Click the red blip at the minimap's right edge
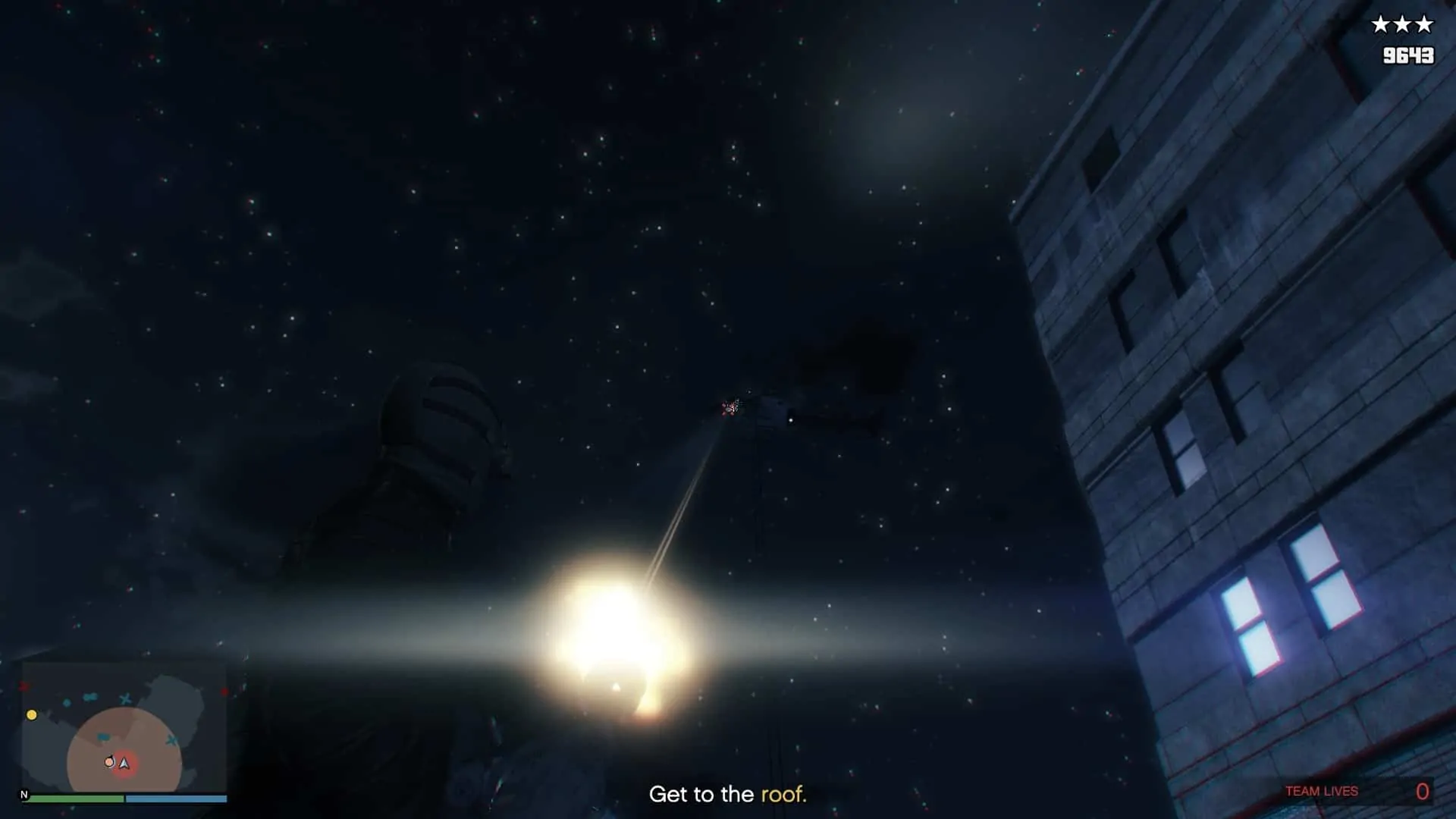This screenshot has width=1456, height=819. [x=224, y=691]
